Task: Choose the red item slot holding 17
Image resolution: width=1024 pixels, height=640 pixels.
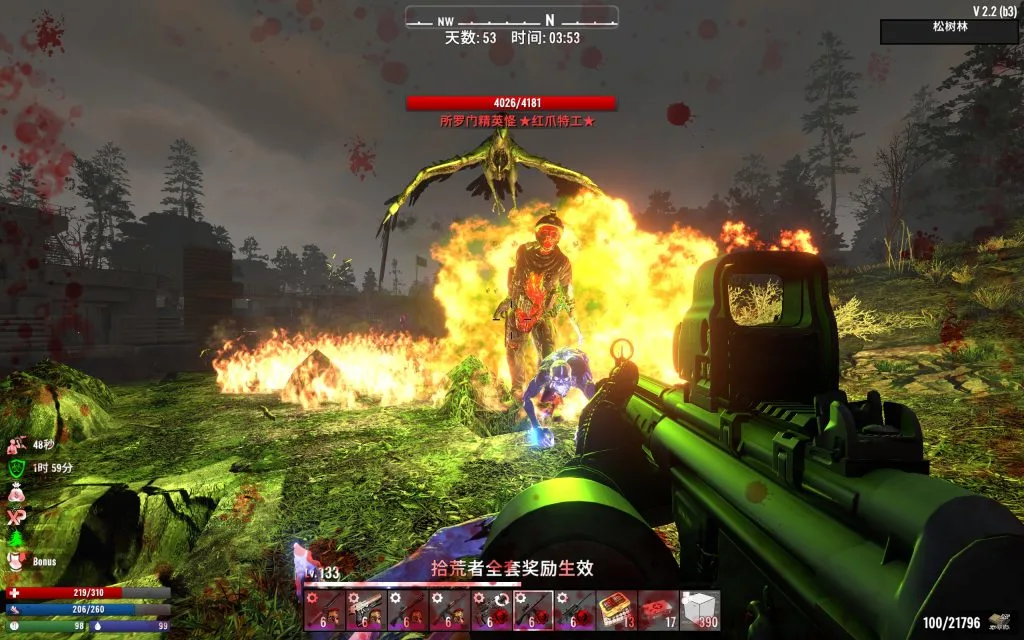Action: (x=657, y=610)
